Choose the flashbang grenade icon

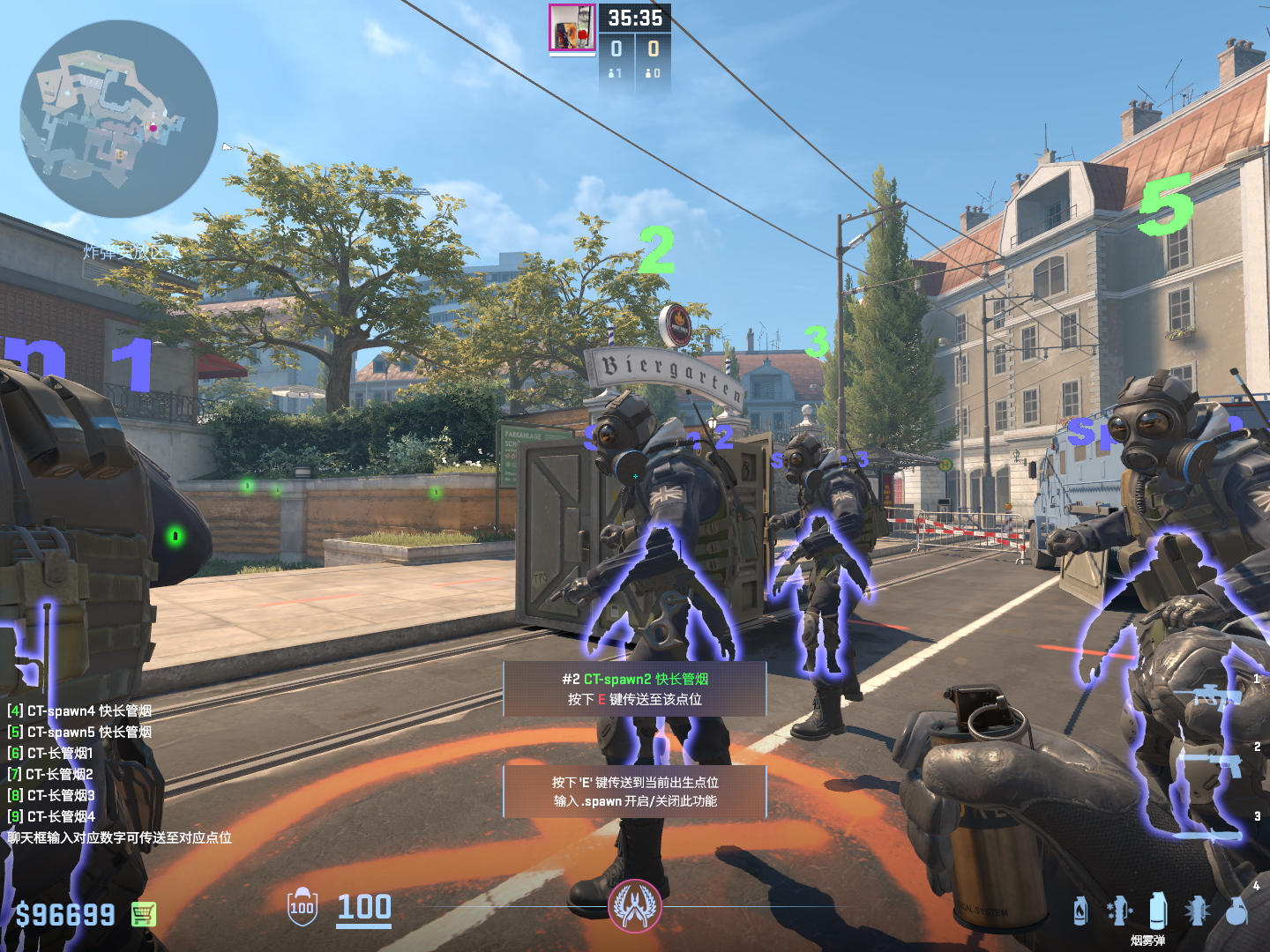coord(1198,911)
